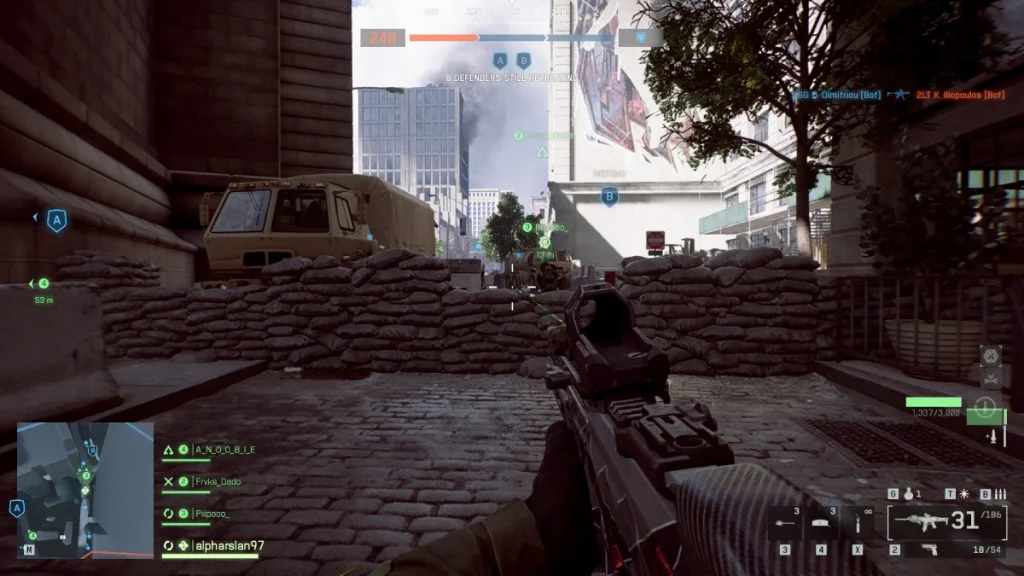Use the grenade icon beside G
This screenshot has height=576, width=1024.
pyautogui.click(x=907, y=494)
